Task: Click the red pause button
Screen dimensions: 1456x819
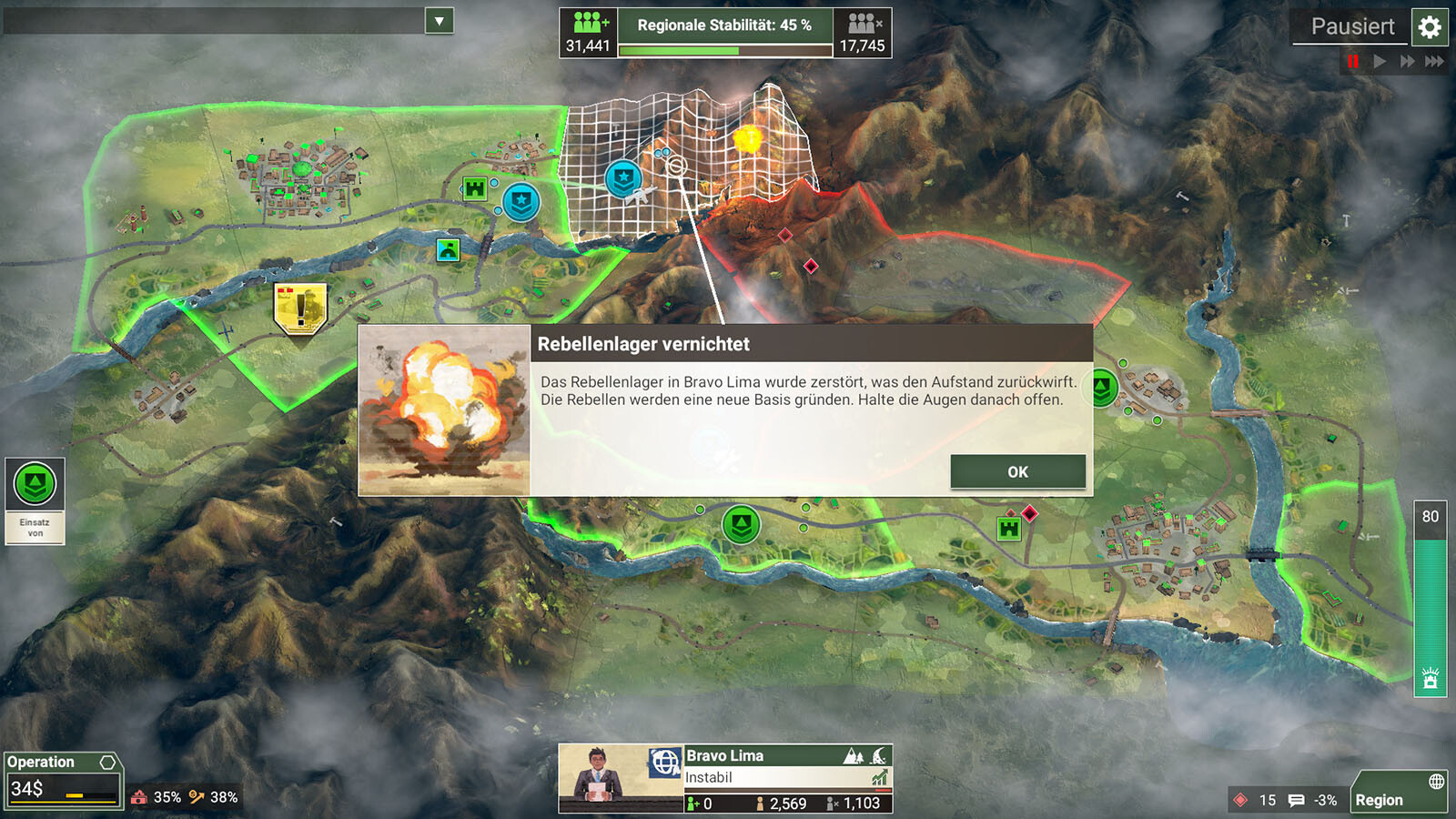Action: (x=1353, y=61)
